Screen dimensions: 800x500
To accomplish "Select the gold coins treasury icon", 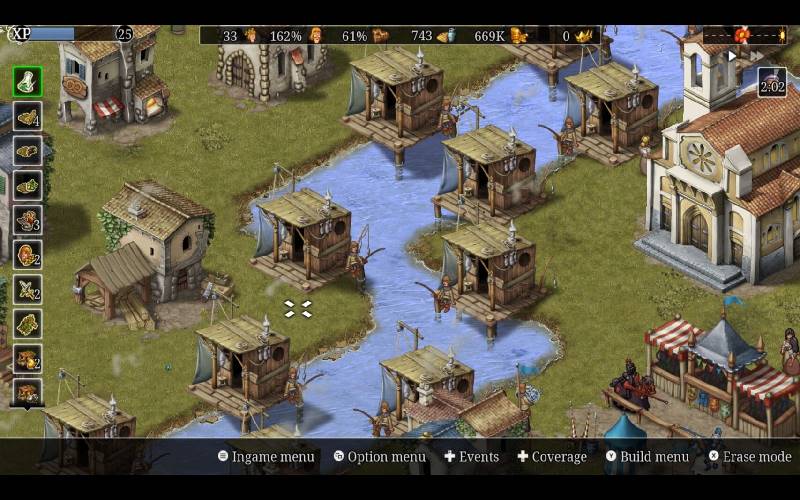I will pos(518,36).
